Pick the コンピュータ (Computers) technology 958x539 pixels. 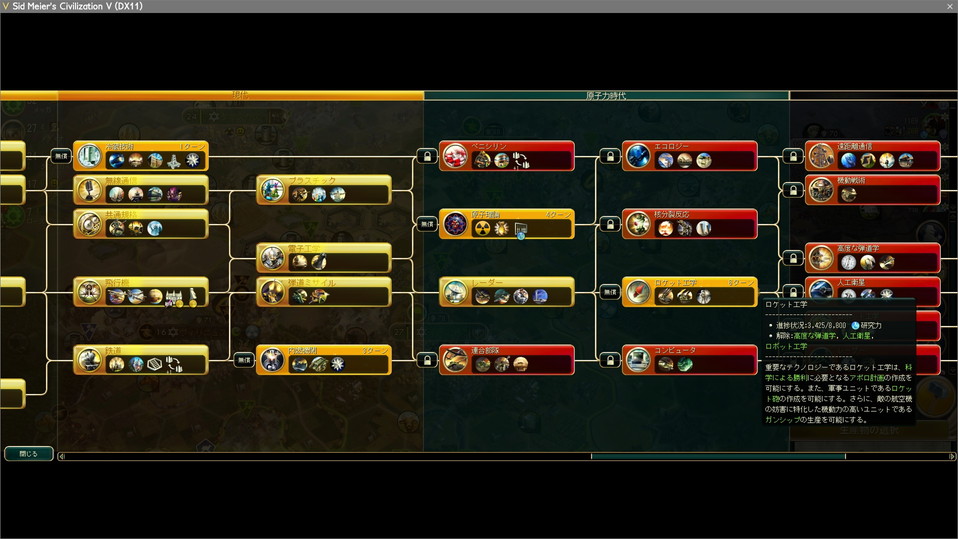coord(689,360)
